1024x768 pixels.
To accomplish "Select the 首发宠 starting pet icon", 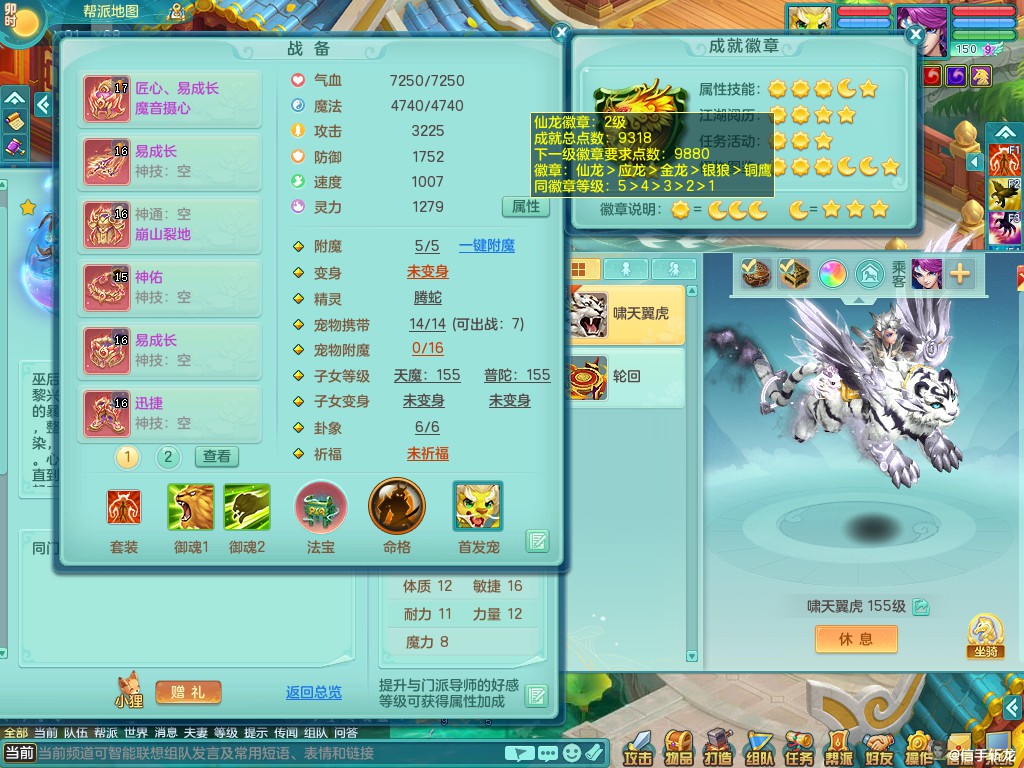I will [x=477, y=507].
